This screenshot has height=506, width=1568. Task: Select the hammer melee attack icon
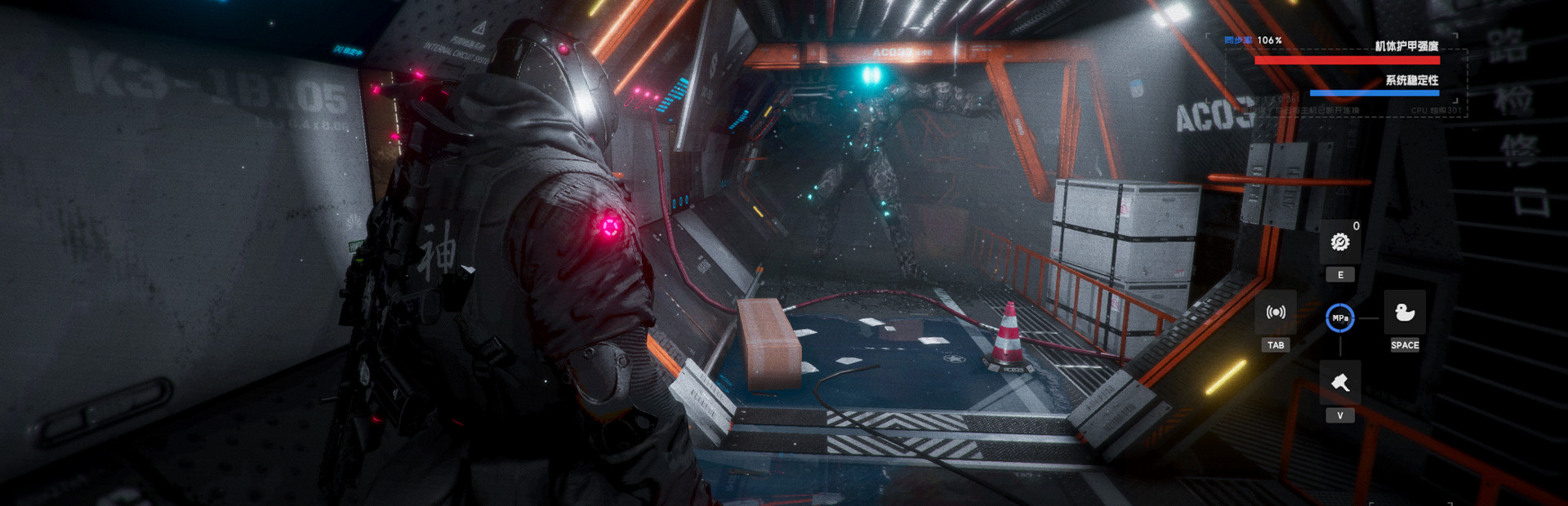click(1339, 382)
